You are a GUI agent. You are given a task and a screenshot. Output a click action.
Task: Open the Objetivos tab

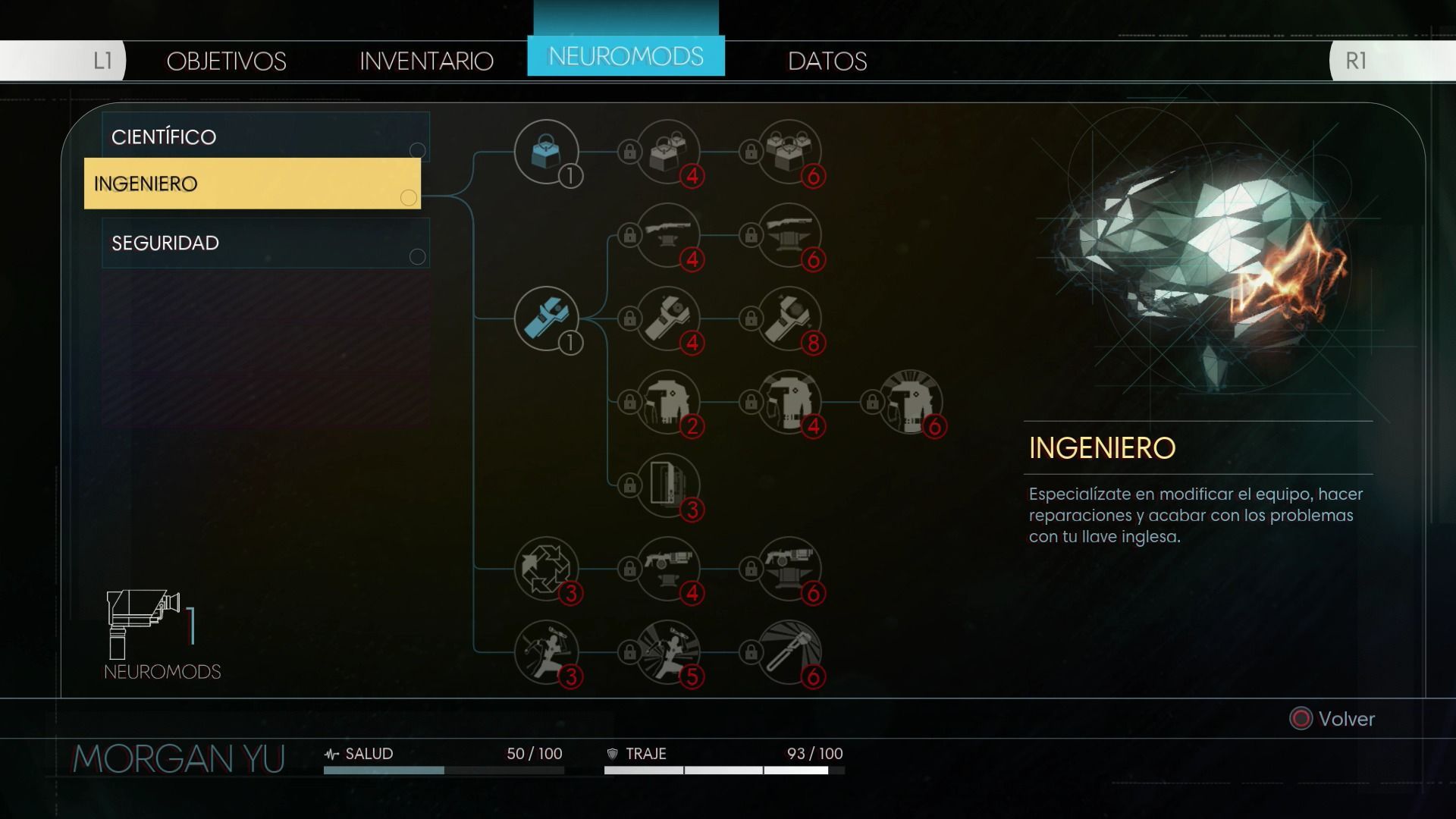click(x=226, y=61)
